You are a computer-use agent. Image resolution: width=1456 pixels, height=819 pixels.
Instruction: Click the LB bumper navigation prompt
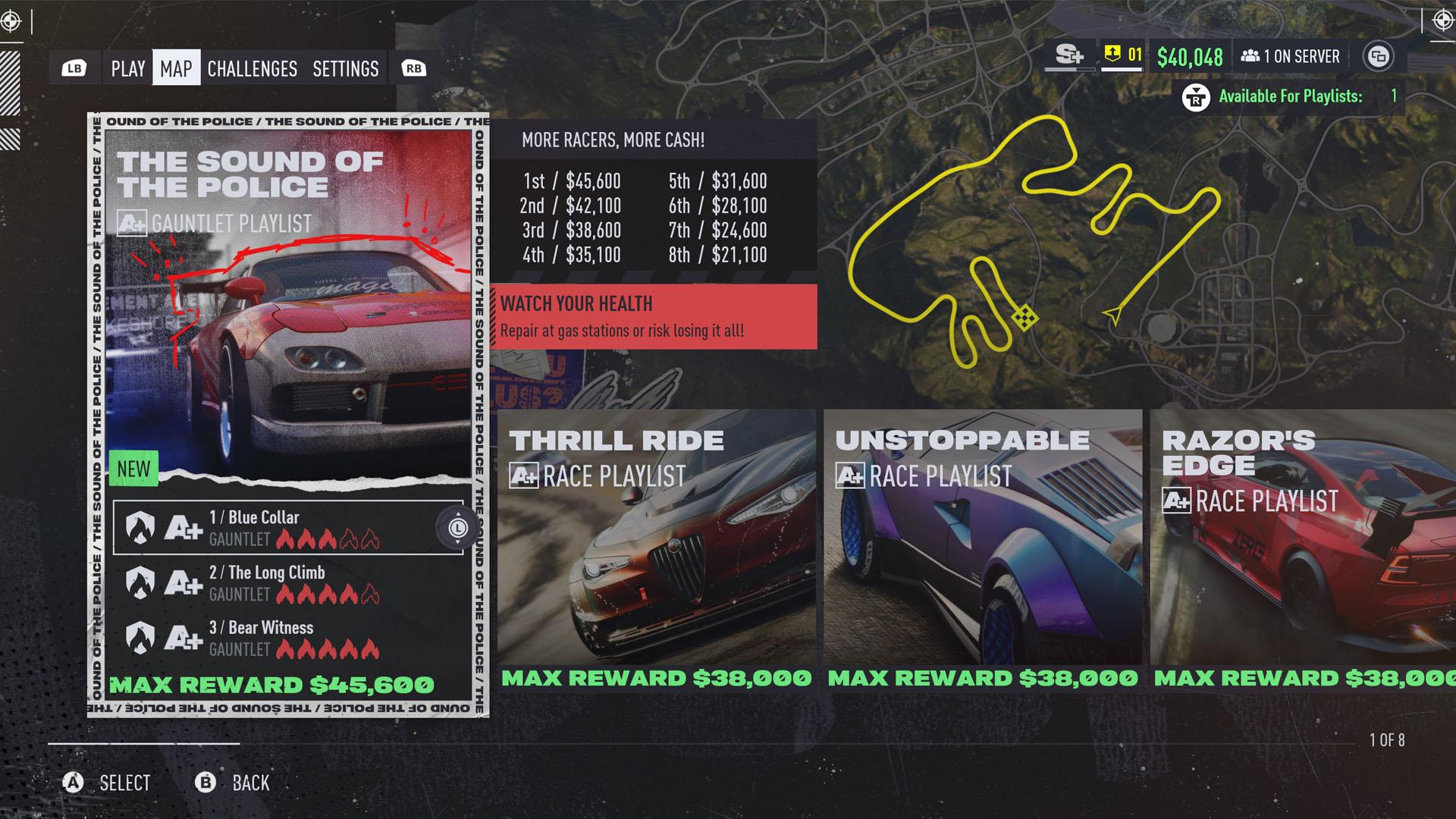click(x=74, y=68)
